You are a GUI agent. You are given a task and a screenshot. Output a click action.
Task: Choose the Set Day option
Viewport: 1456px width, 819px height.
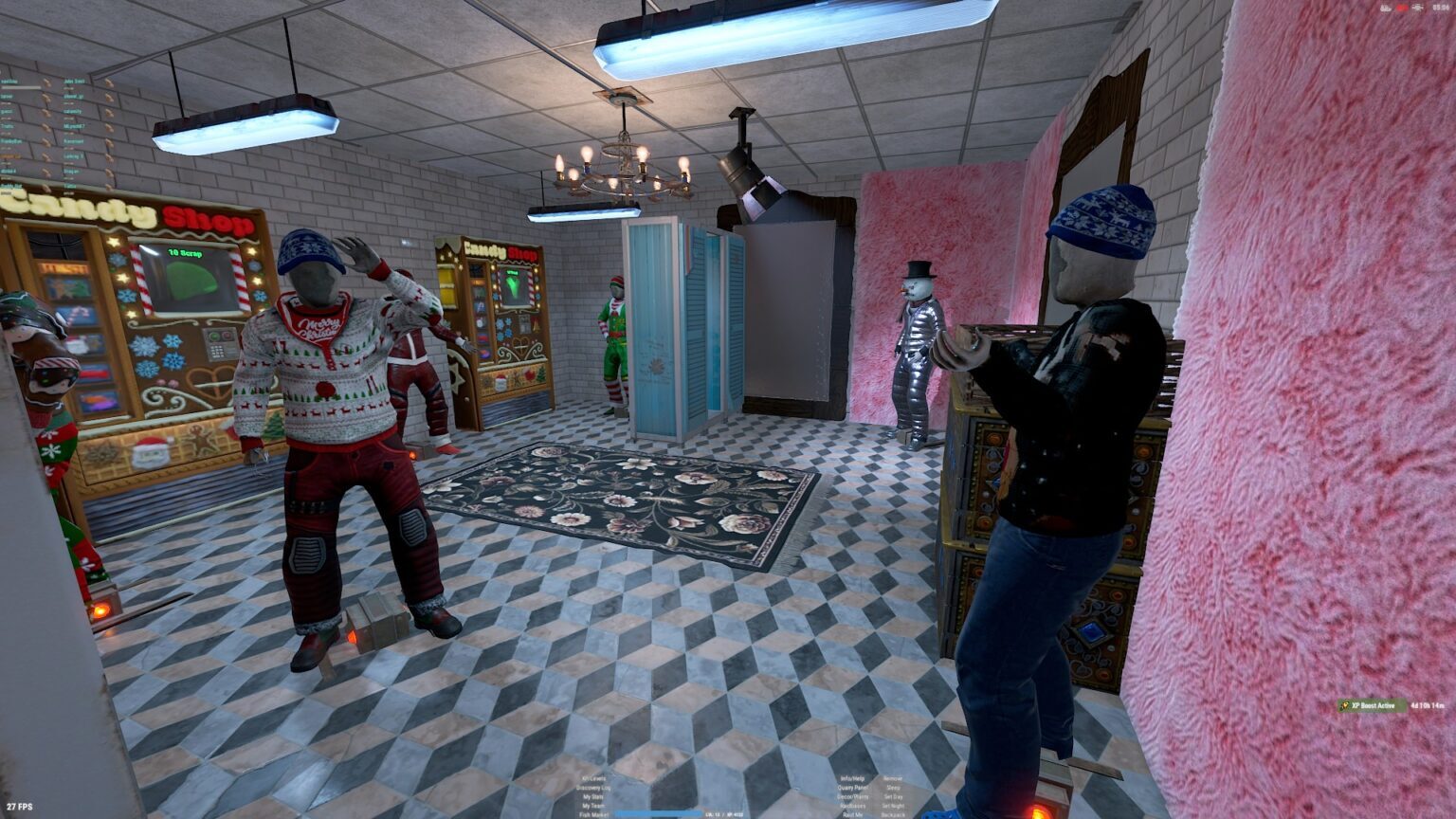click(893, 797)
